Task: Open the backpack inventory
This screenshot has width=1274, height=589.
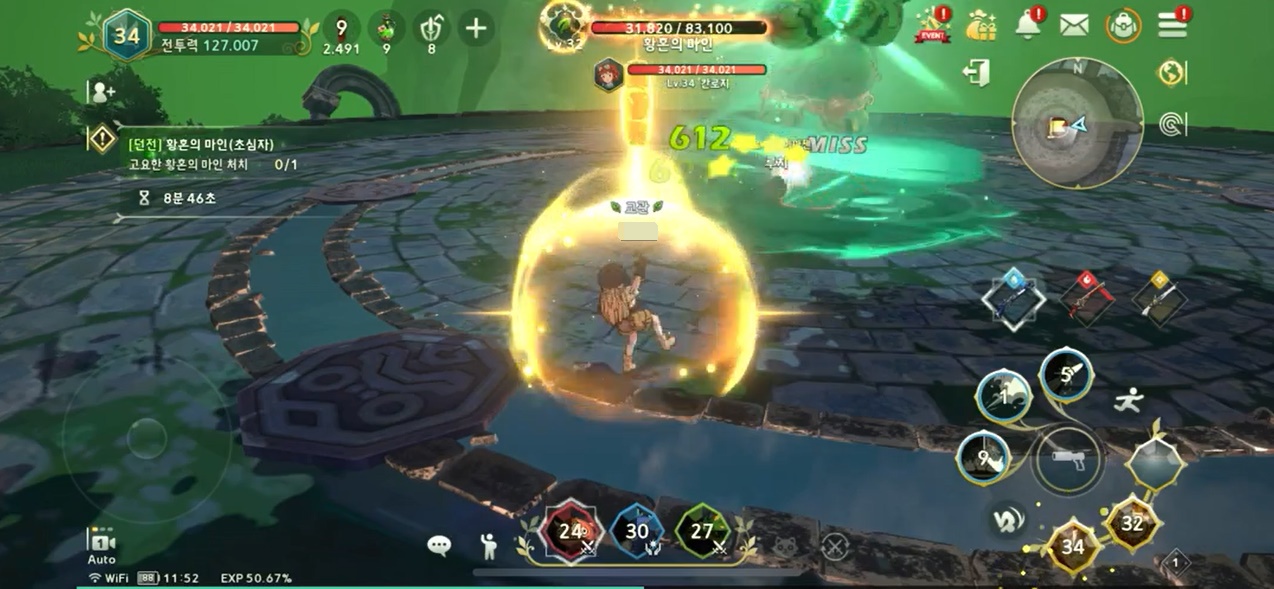Action: 1123,26
